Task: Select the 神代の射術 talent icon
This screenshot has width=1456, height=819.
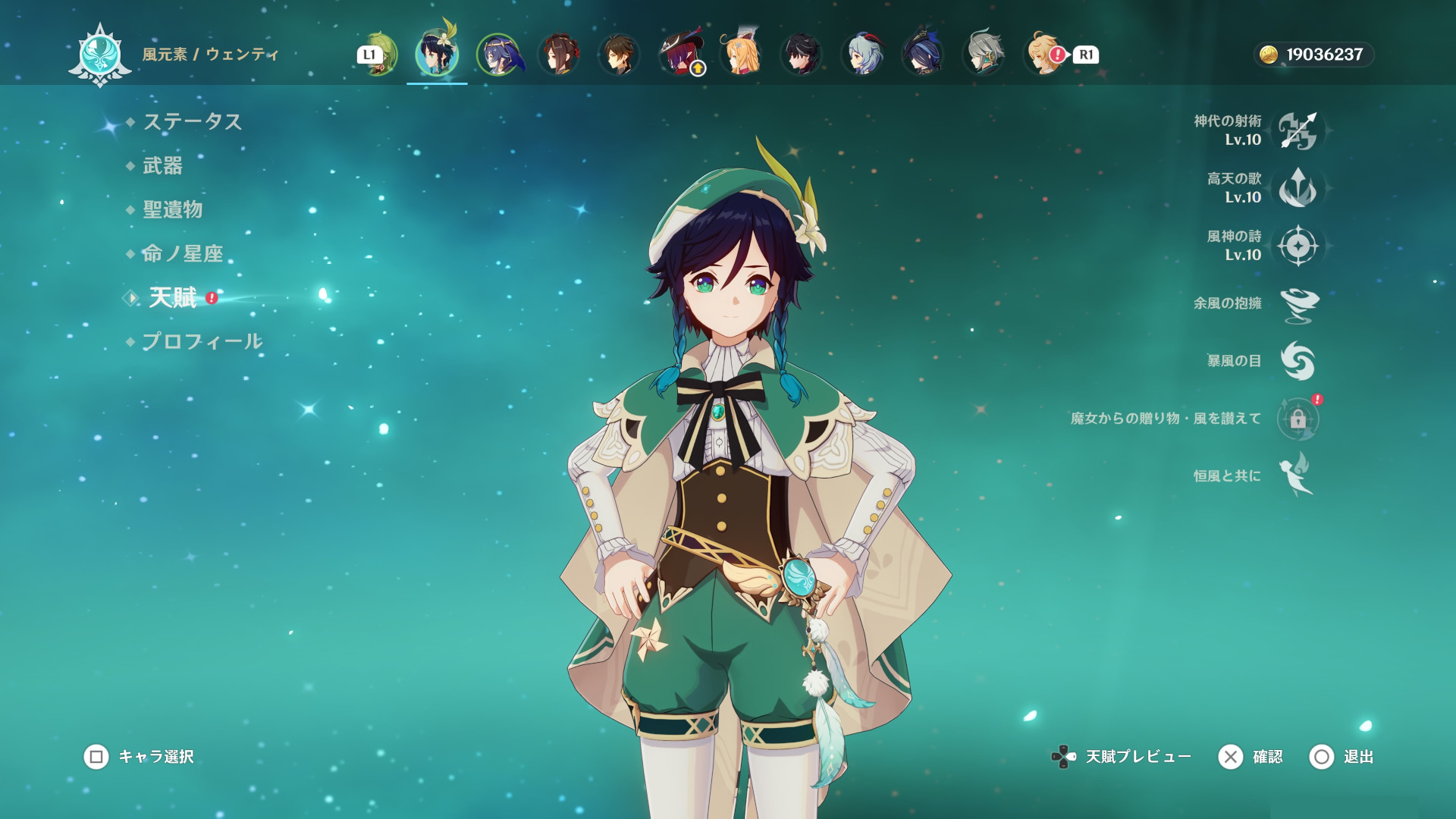Action: 1298,130
